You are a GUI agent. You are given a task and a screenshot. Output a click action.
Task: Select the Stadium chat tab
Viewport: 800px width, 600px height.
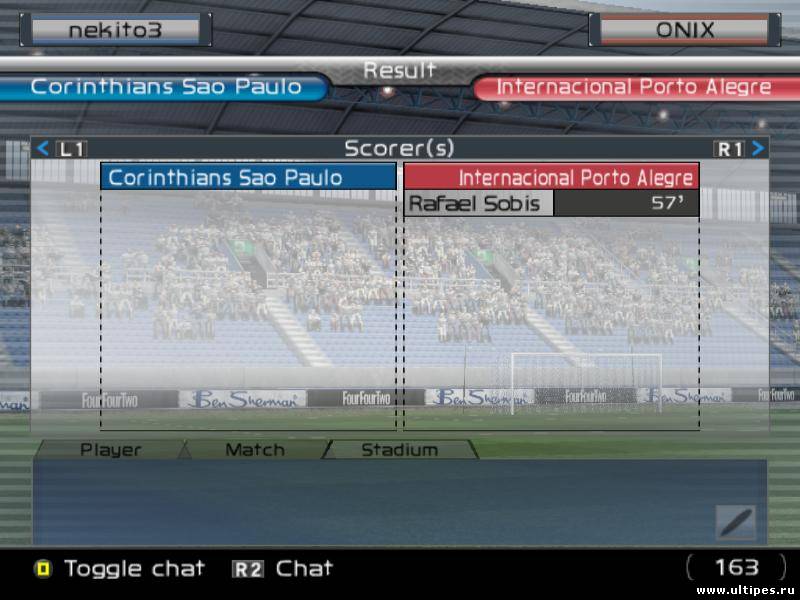pyautogui.click(x=399, y=450)
